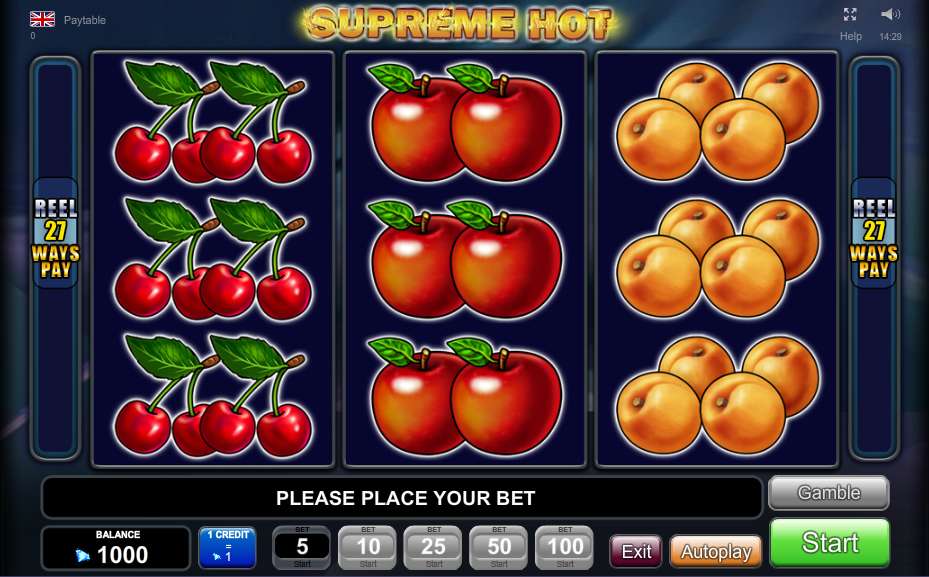The width and height of the screenshot is (929, 577).
Task: Open the Help page
Action: point(851,36)
